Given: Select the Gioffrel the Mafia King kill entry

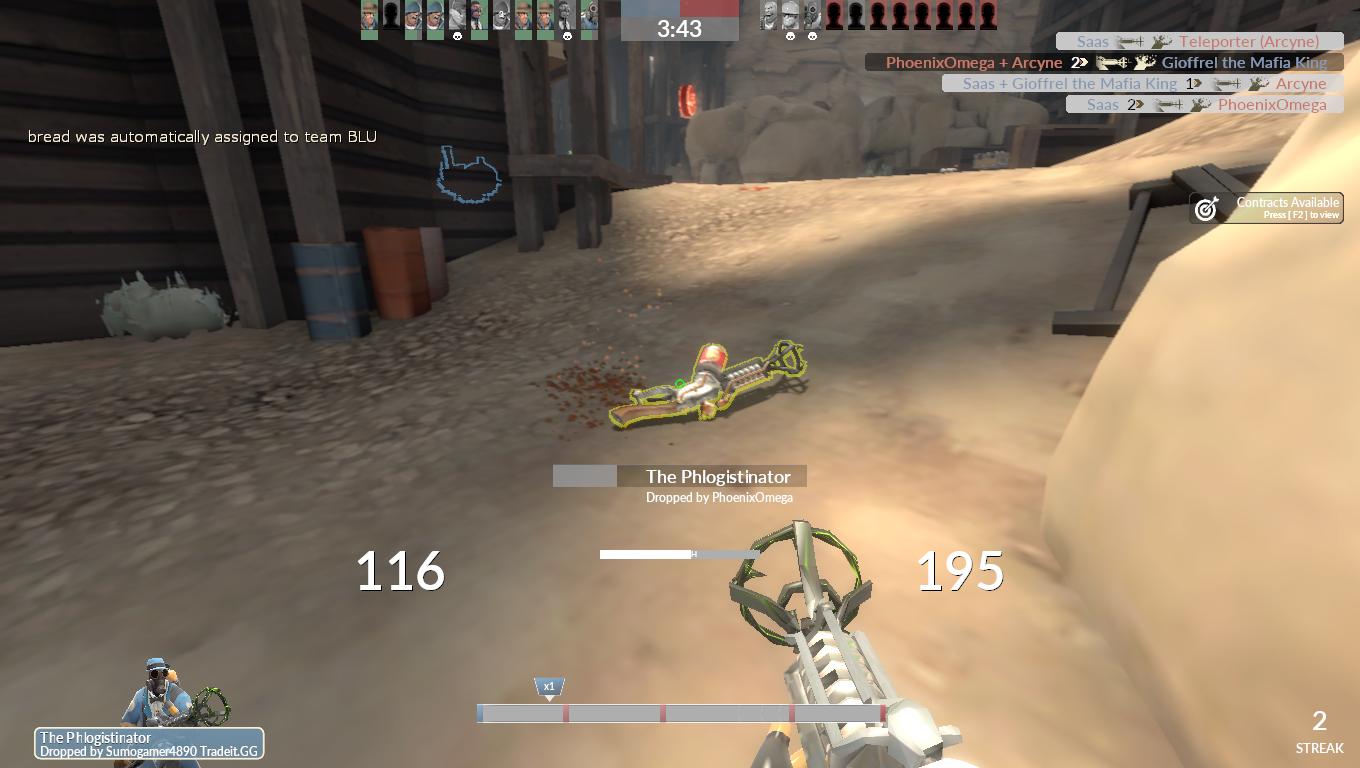Looking at the screenshot, I should tap(1103, 62).
